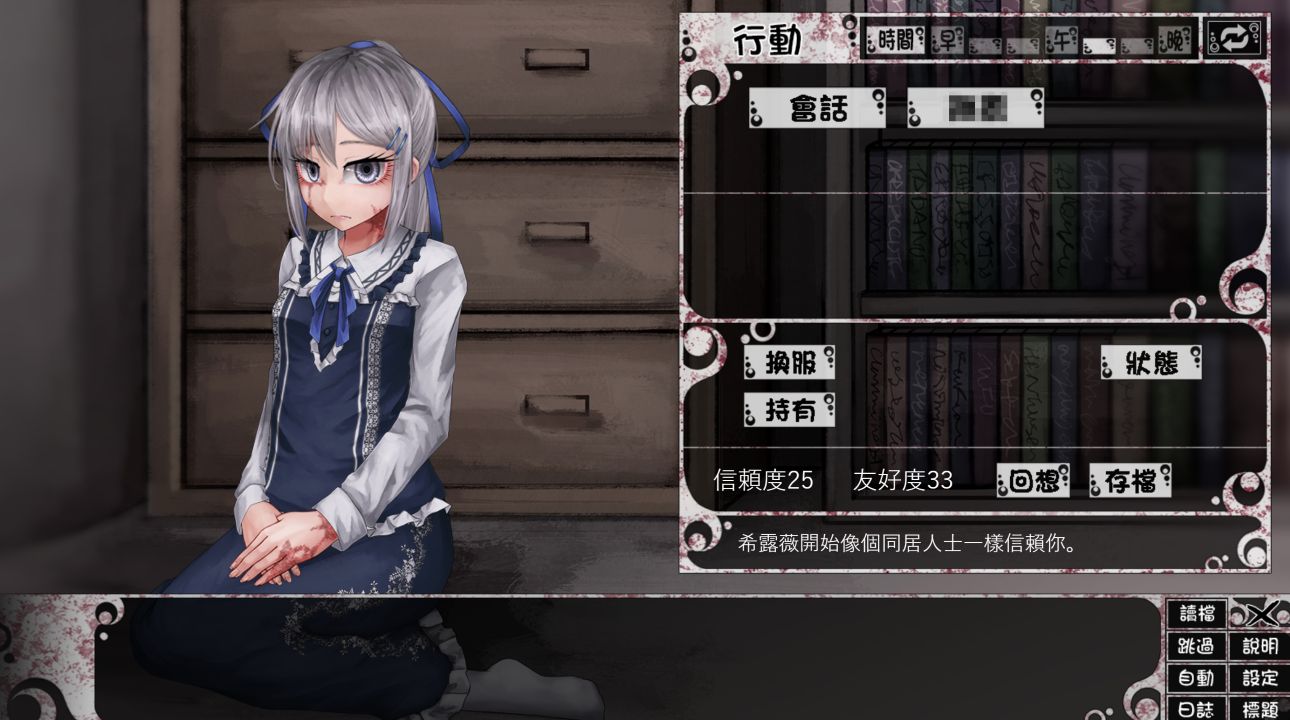
Task: Click the time-advance arrows icon
Action: coord(1235,42)
